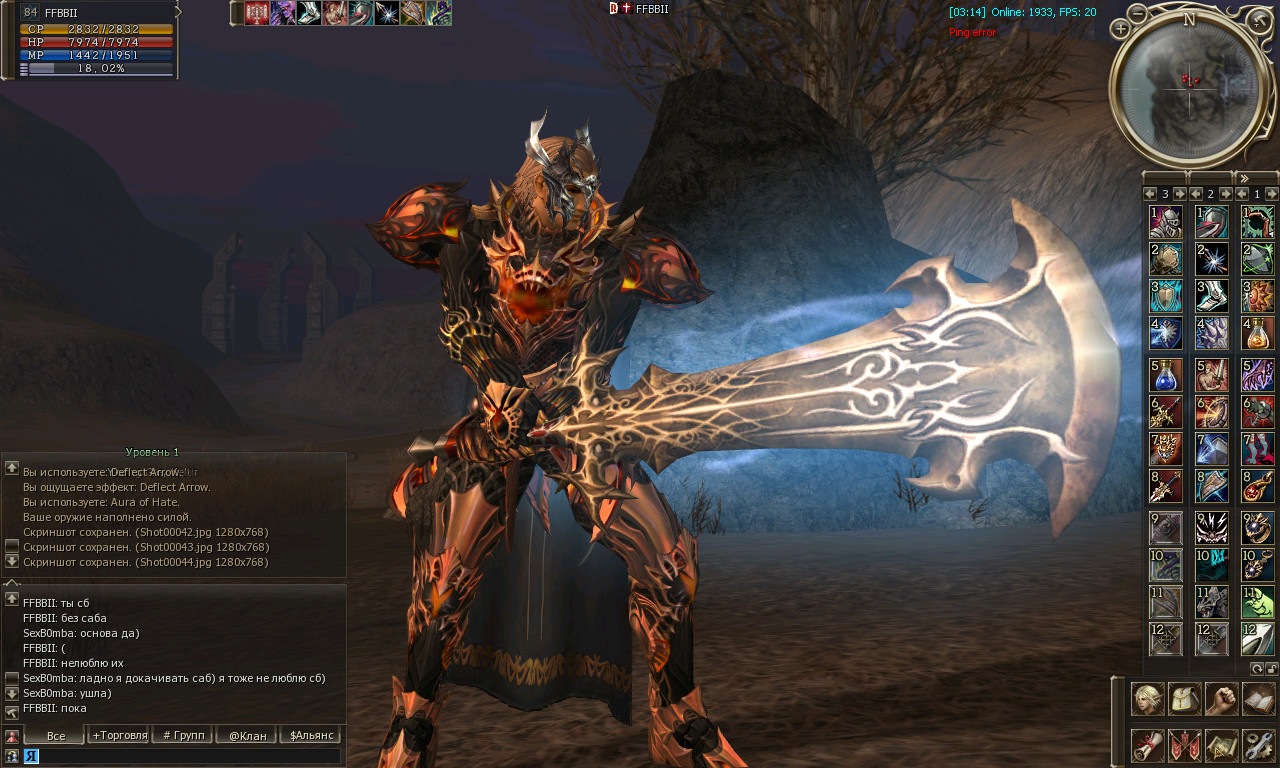Zoom out the minimap with minus button

tap(1139, 14)
